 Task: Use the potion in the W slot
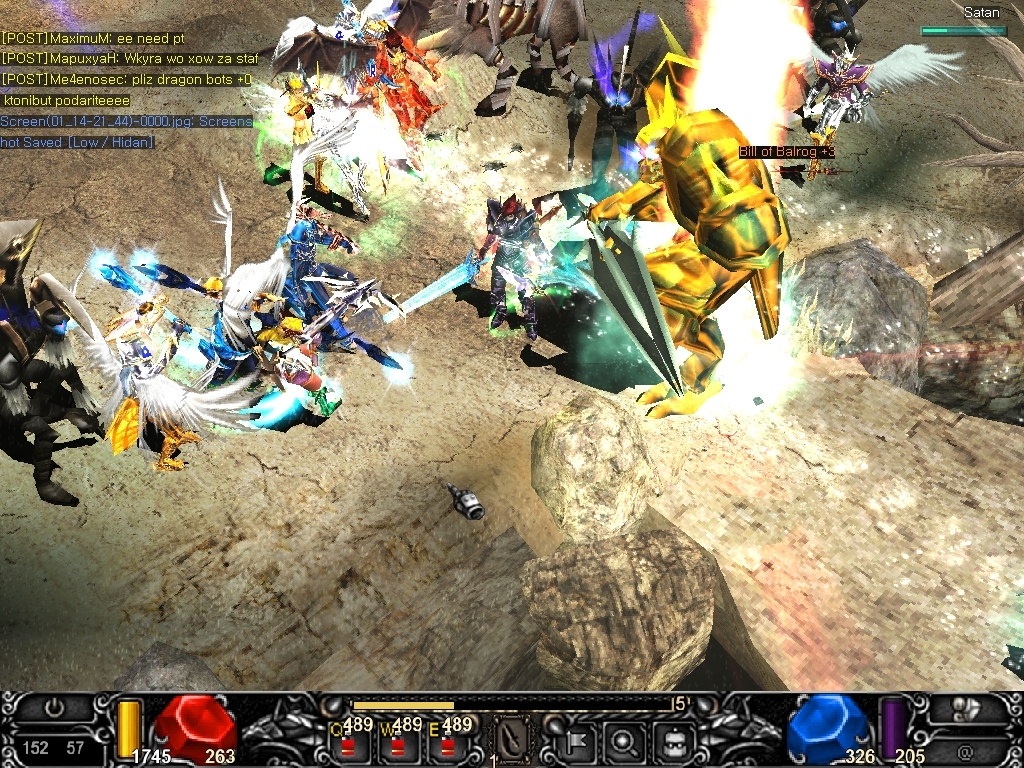coord(399,744)
